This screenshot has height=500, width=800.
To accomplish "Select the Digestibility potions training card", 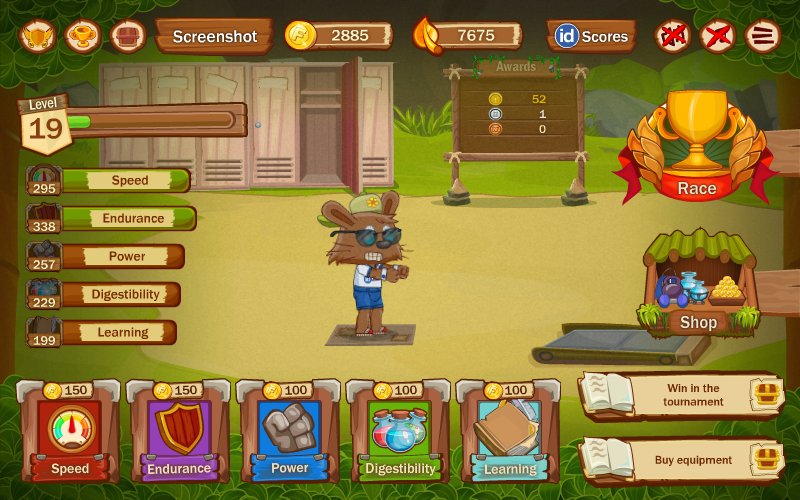I will [400, 430].
